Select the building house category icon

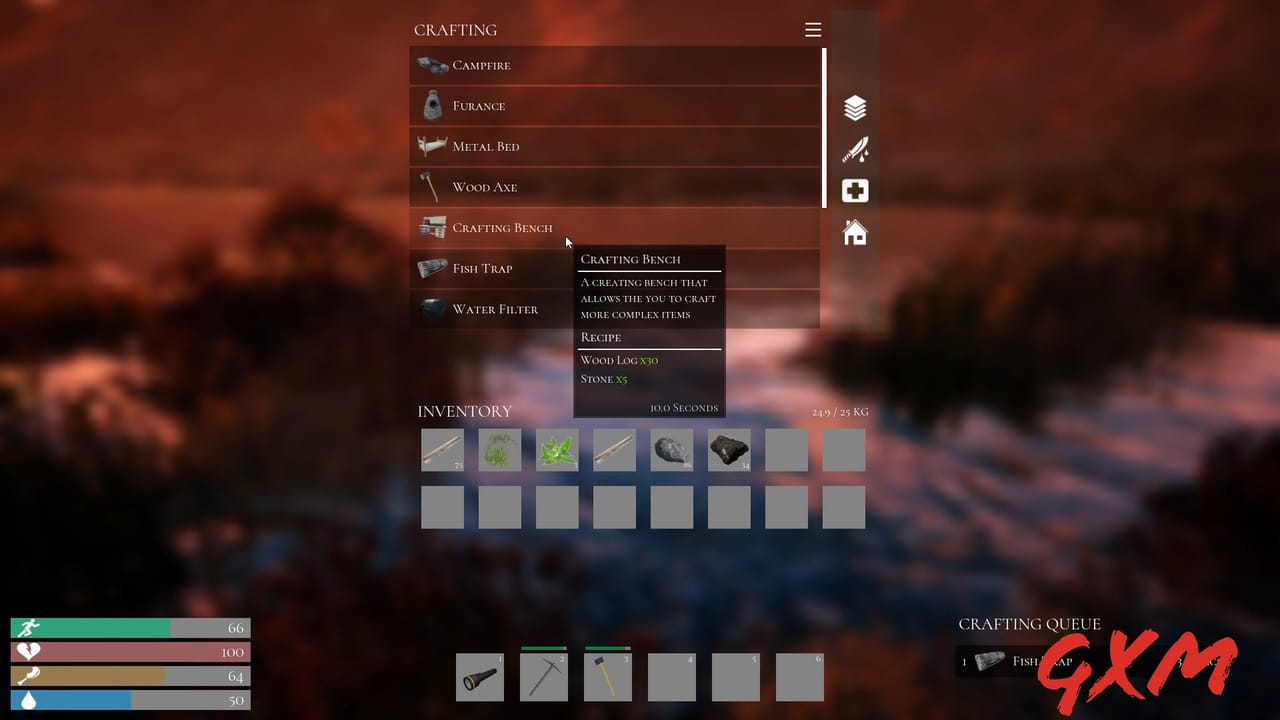tap(855, 232)
